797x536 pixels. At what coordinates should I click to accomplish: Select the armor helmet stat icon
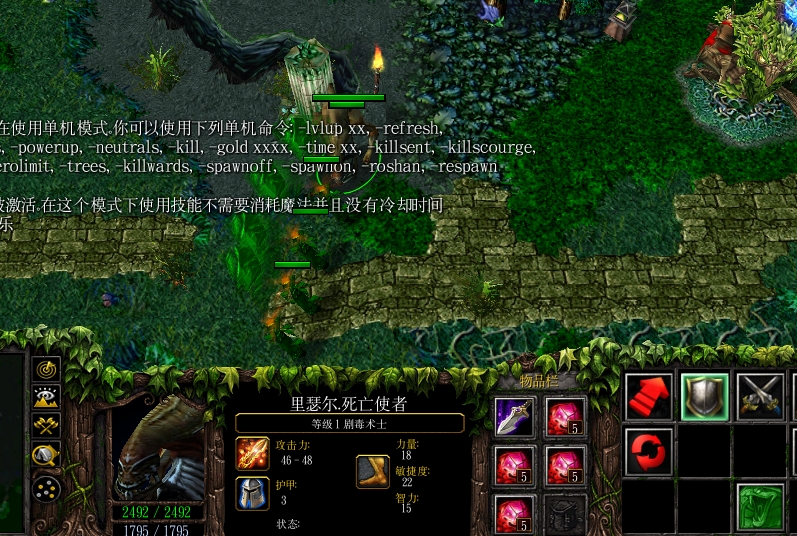tap(252, 493)
